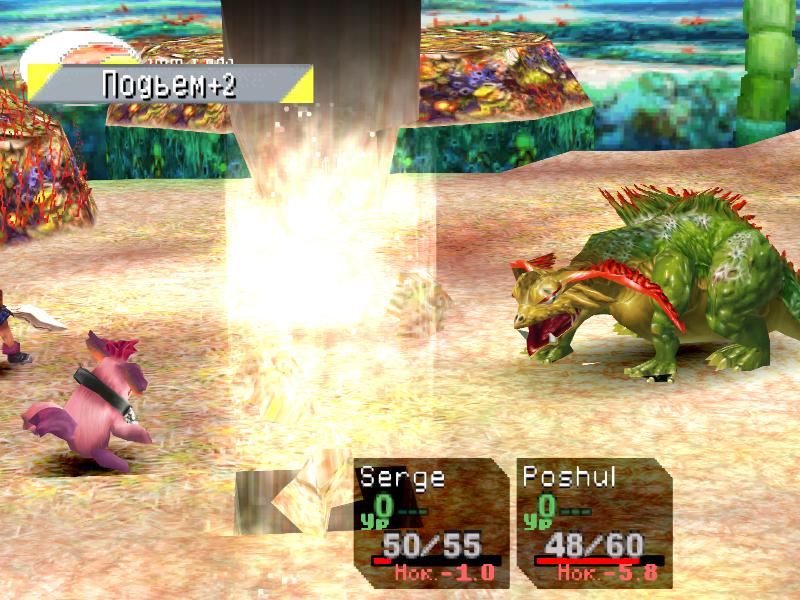Select Poshul's party status panel

pos(594,522)
